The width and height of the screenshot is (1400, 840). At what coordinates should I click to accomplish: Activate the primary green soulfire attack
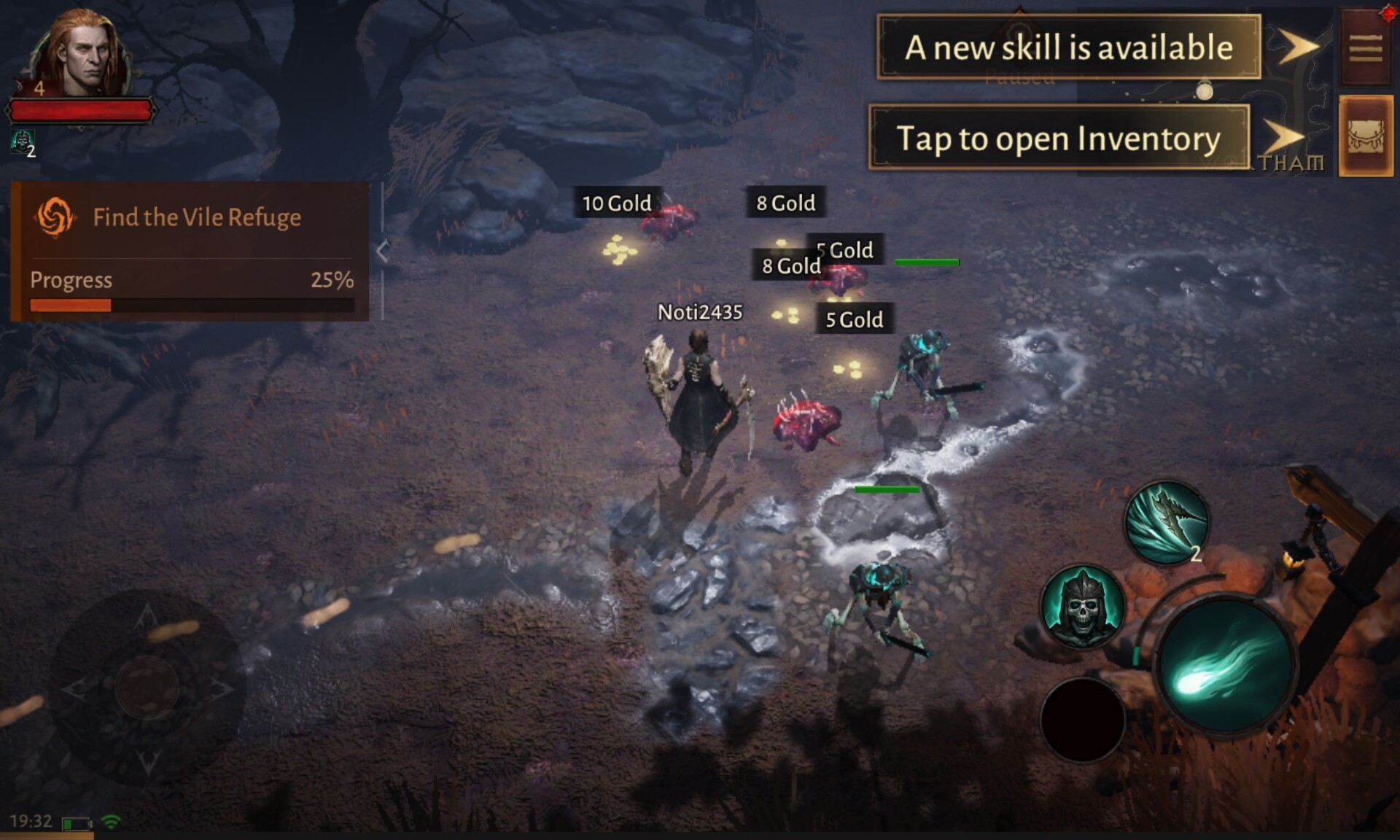(1225, 666)
